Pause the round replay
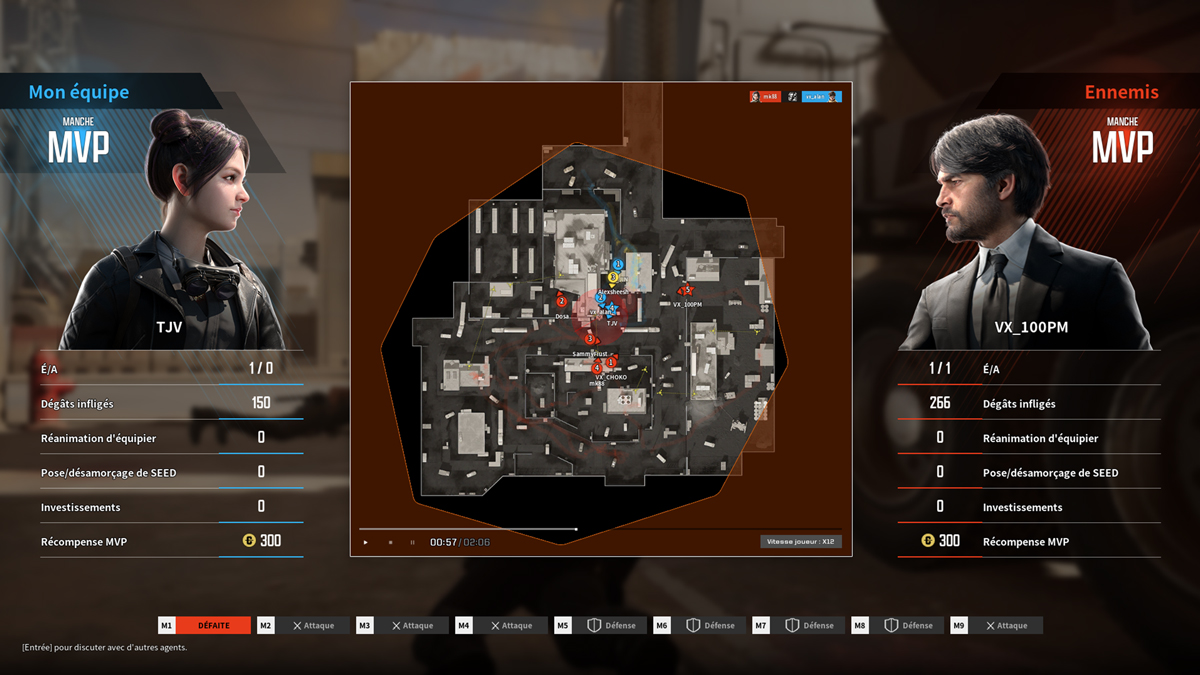The image size is (1200, 675). [412, 542]
